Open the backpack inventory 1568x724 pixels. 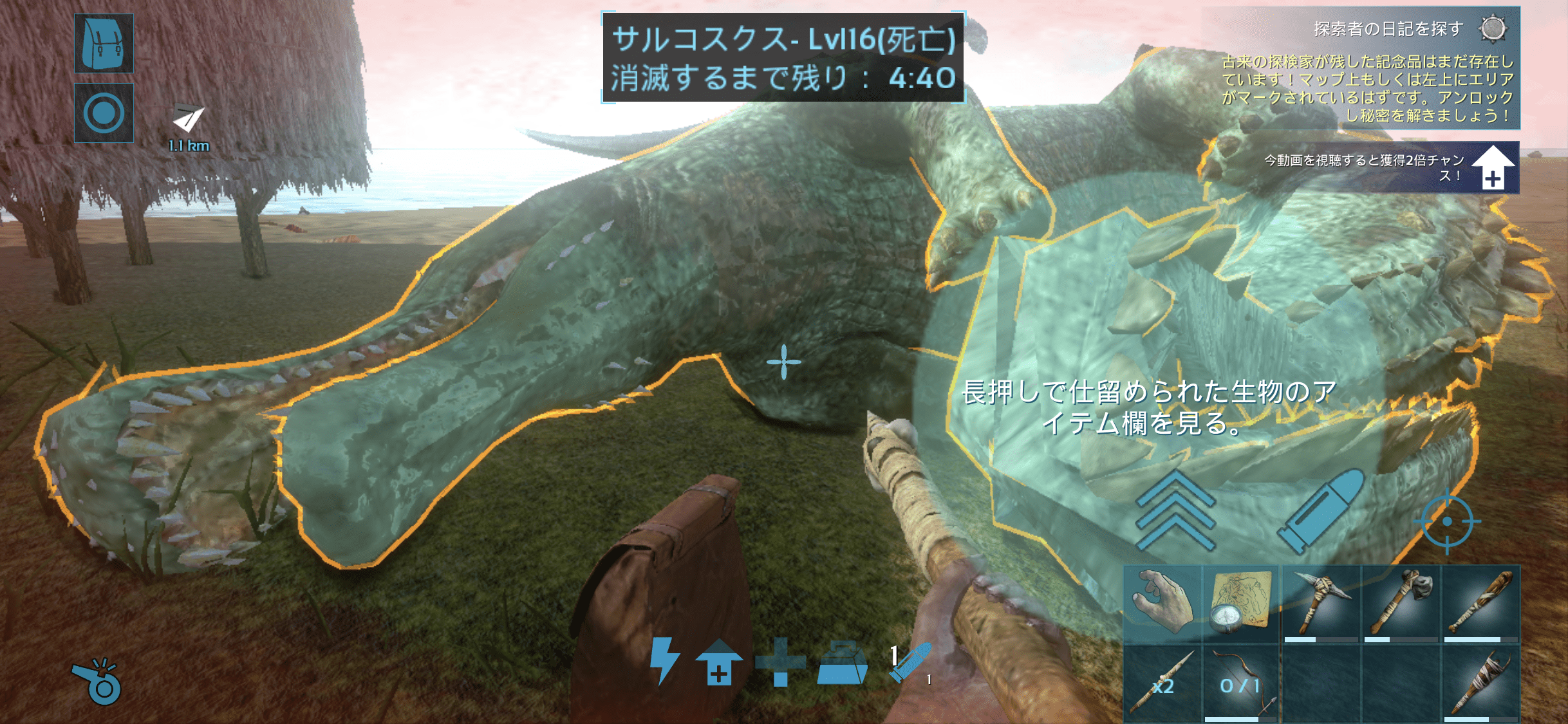pyautogui.click(x=104, y=43)
